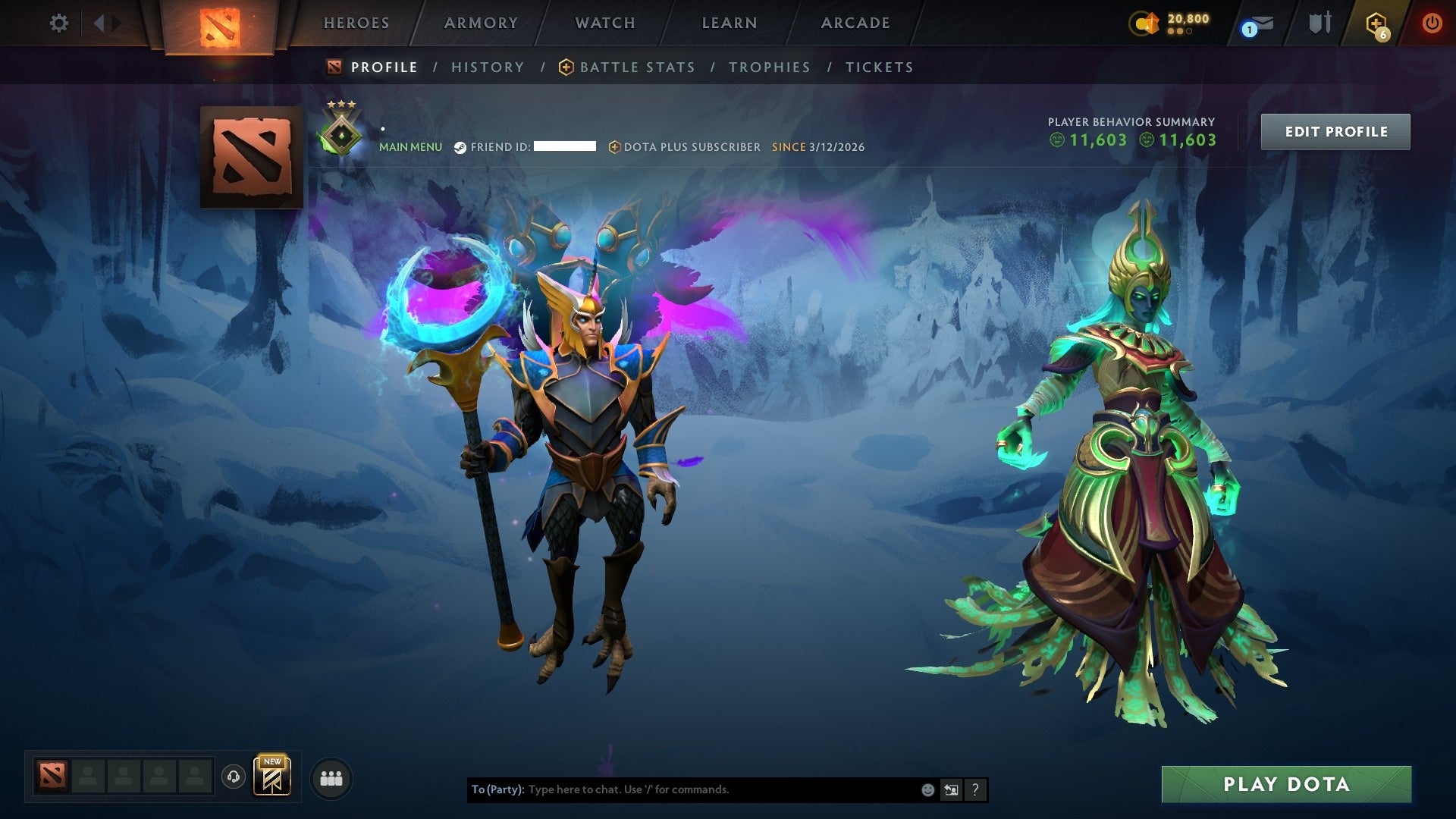Click the power button to exit Dota
This screenshot has width=1456, height=819.
click(x=1432, y=23)
